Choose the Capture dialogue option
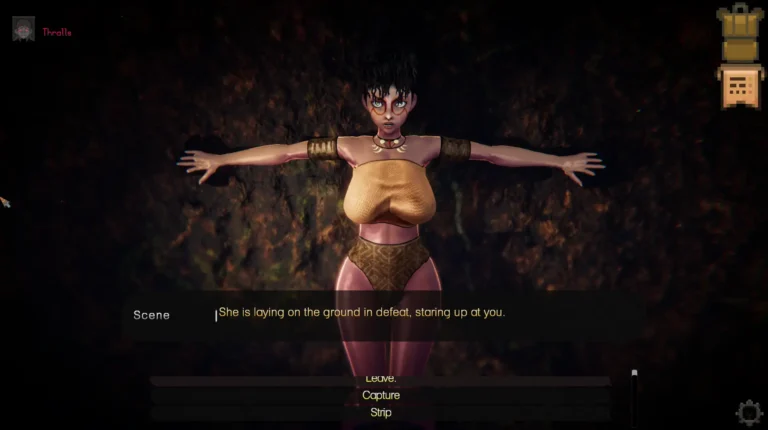The width and height of the screenshot is (768, 430). [x=381, y=395]
